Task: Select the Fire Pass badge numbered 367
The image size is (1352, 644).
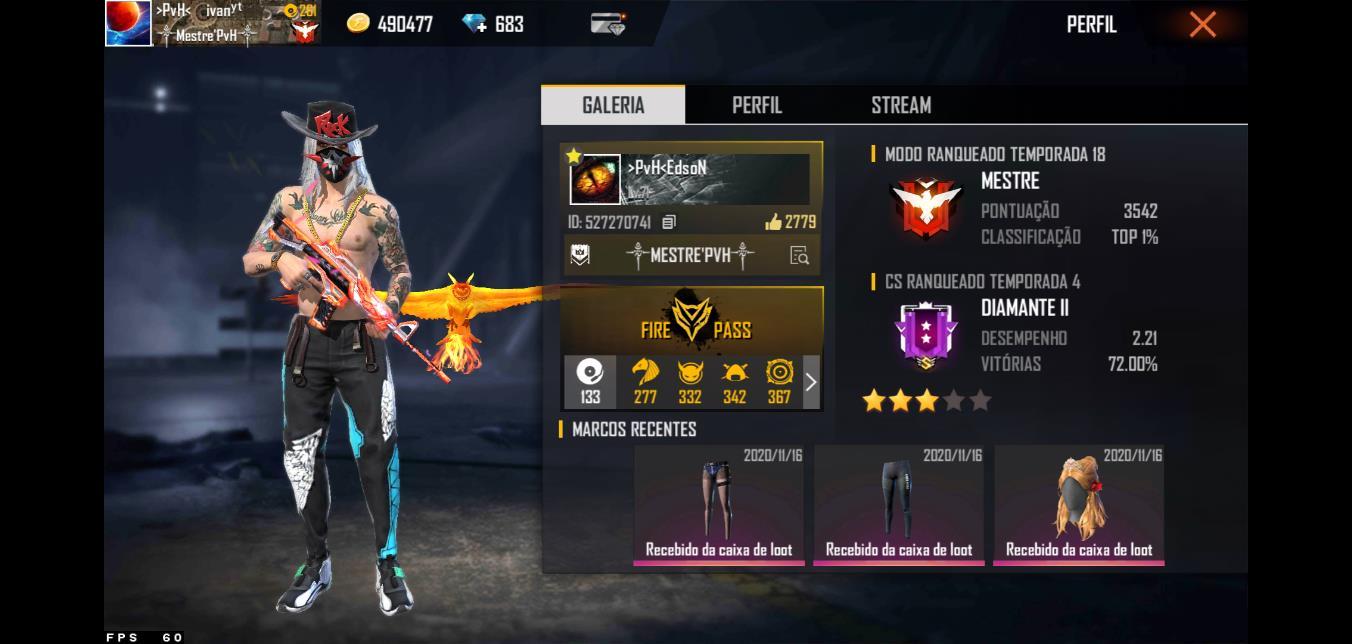Action: tap(779, 382)
